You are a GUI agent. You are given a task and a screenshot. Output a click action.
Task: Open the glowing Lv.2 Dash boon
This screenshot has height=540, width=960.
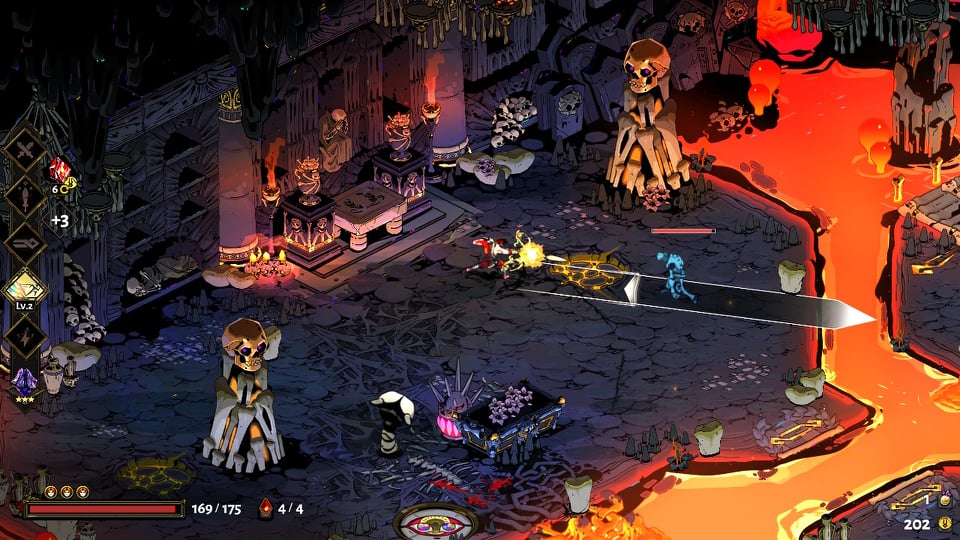[x=24, y=289]
